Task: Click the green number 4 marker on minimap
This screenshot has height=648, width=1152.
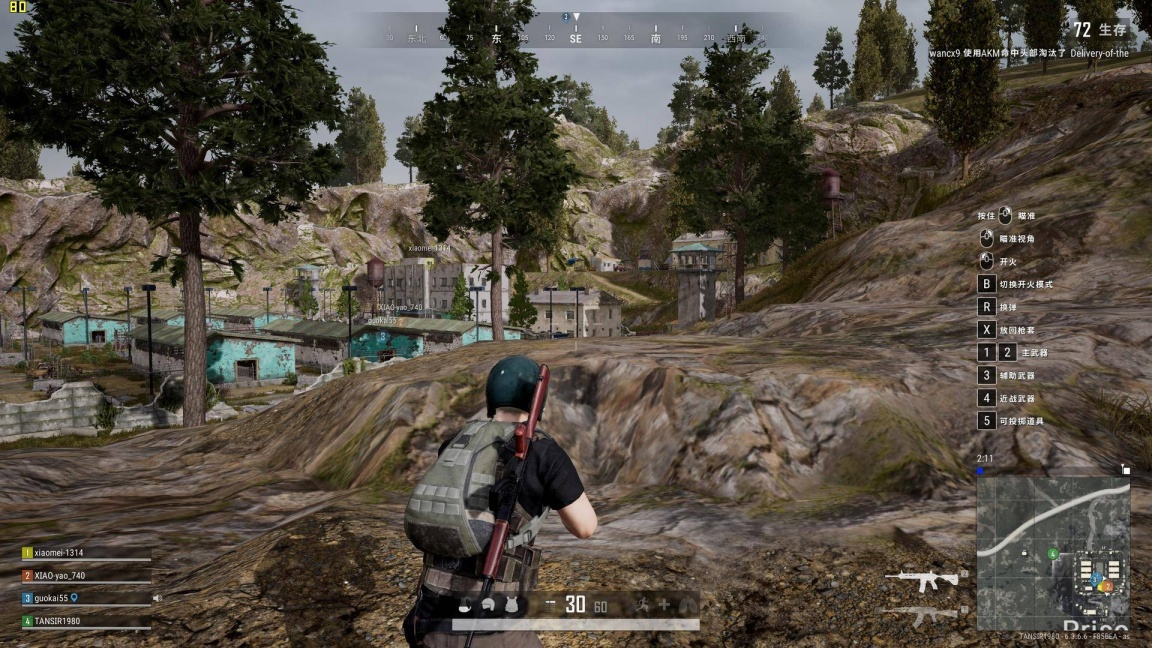Action: tap(1052, 553)
